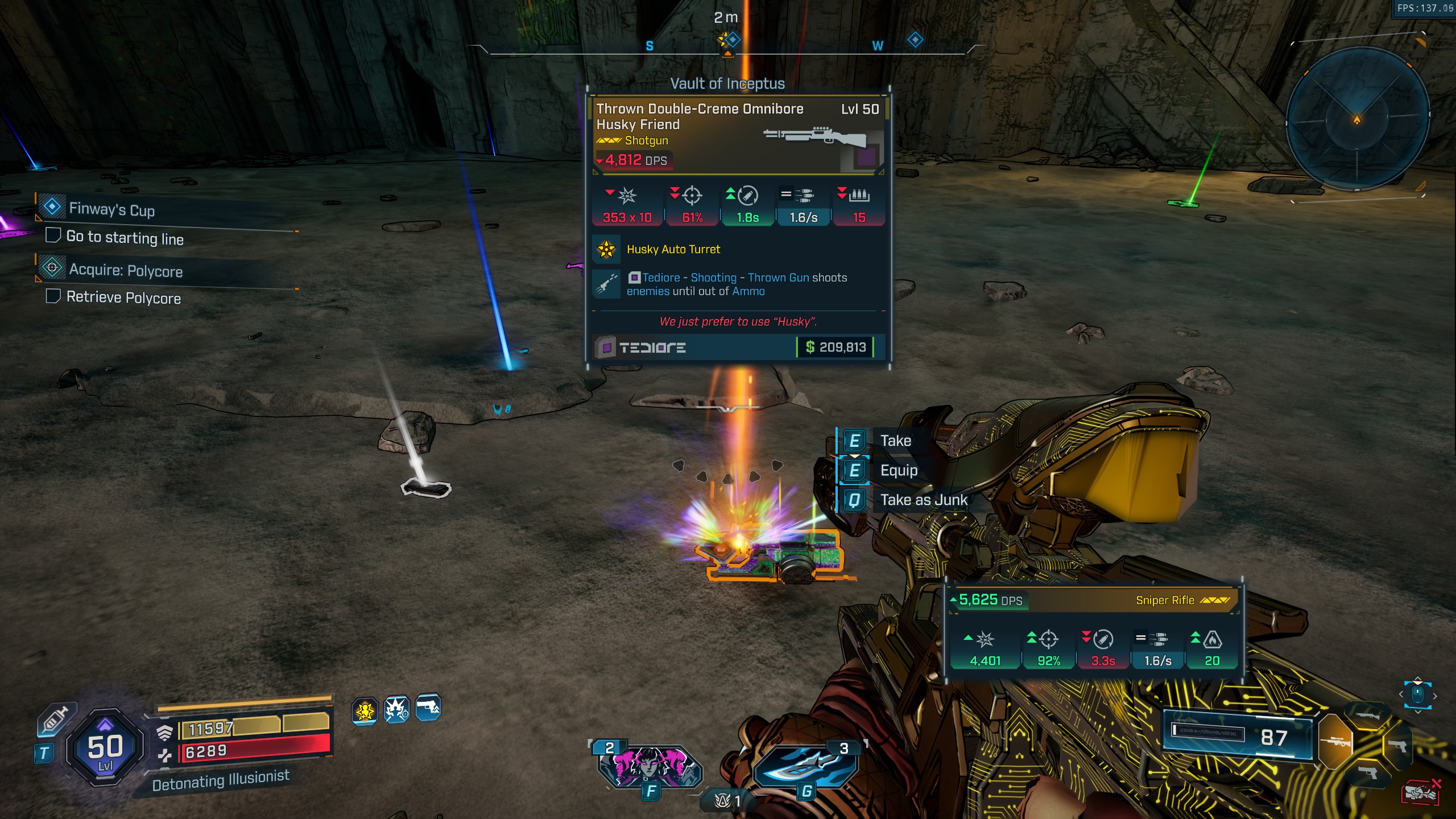Click the pistol status effect icon
1456x819 pixels.
point(428,708)
